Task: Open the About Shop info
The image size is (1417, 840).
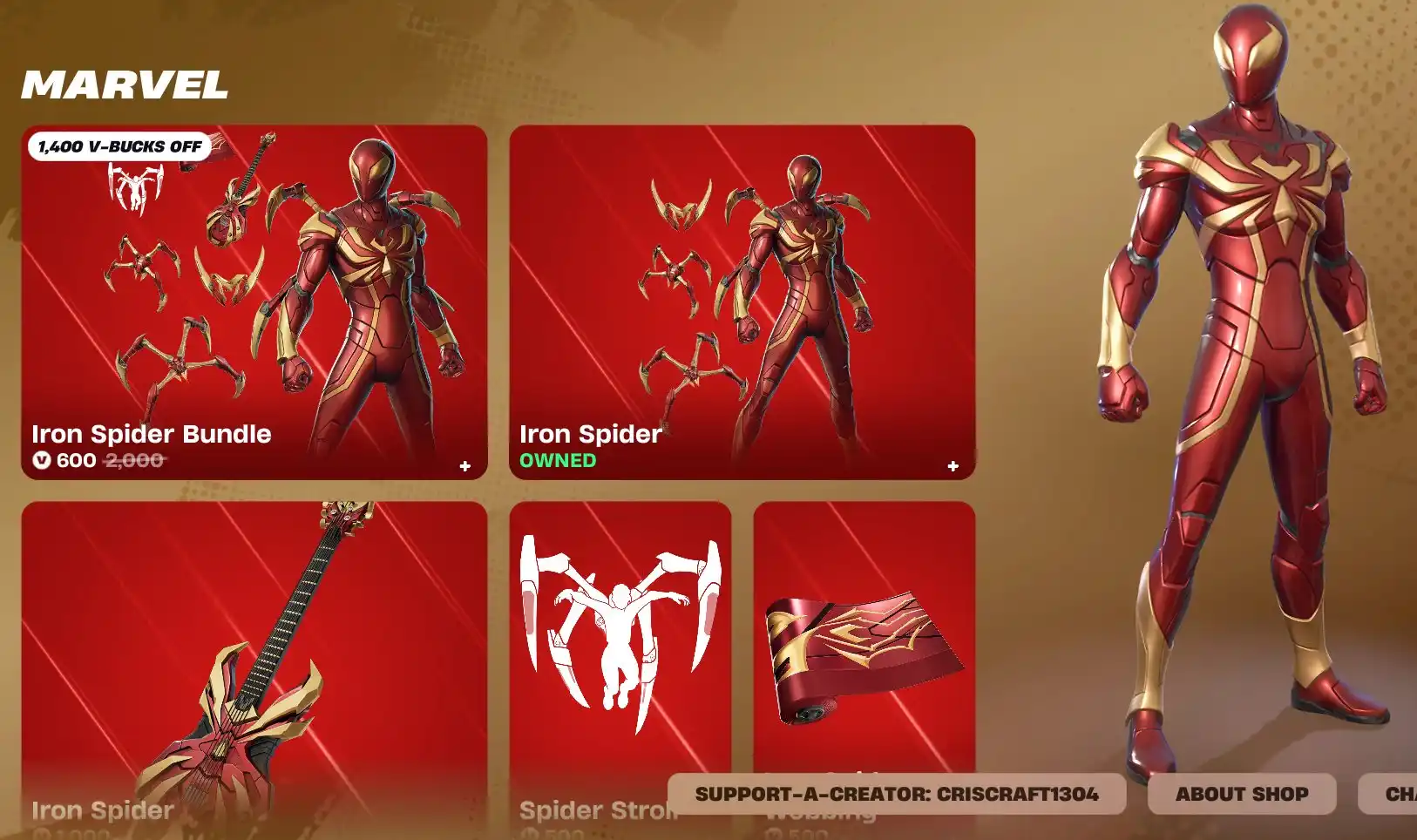Action: pos(1241,794)
